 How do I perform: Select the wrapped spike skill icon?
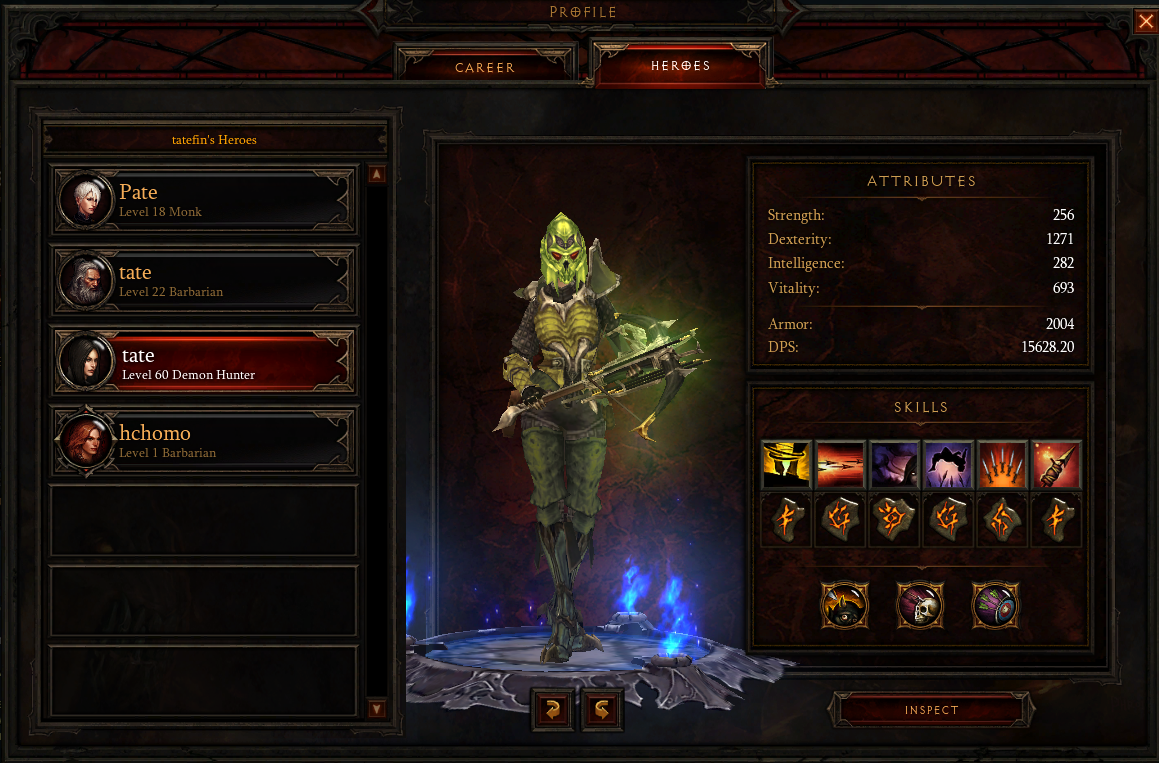pyautogui.click(x=1055, y=465)
